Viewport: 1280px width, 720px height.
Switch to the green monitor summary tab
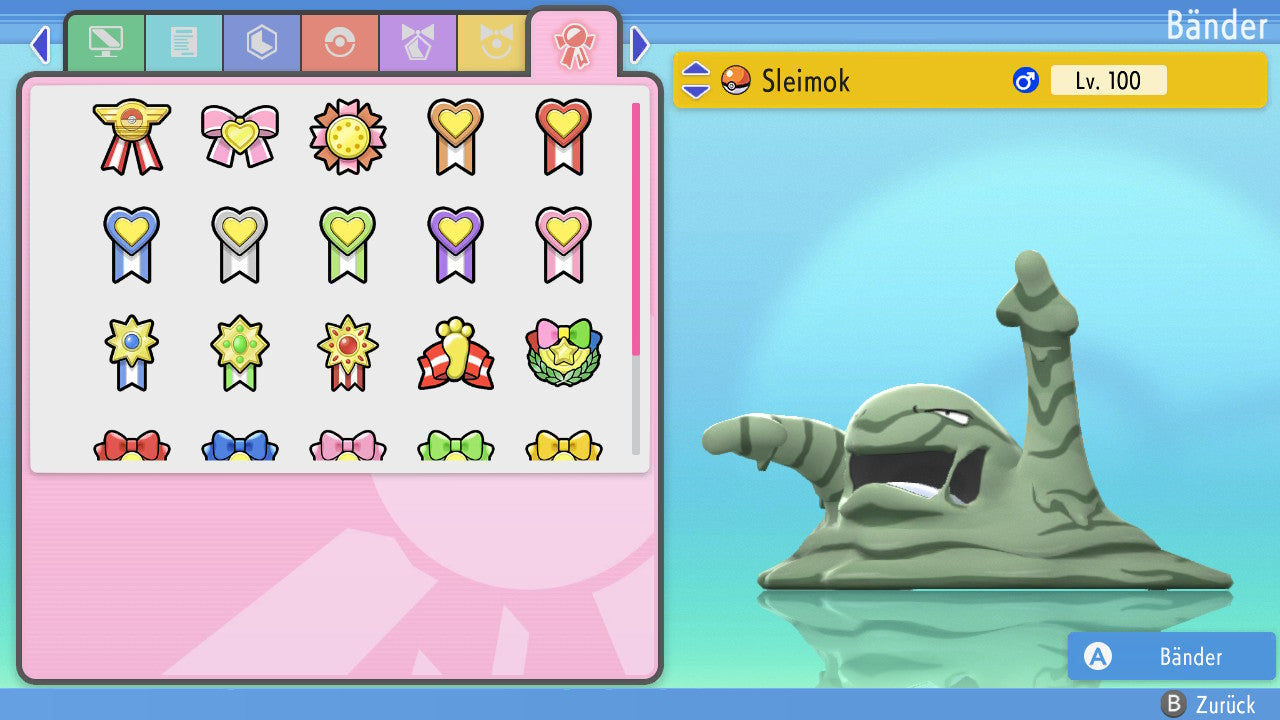(x=105, y=42)
